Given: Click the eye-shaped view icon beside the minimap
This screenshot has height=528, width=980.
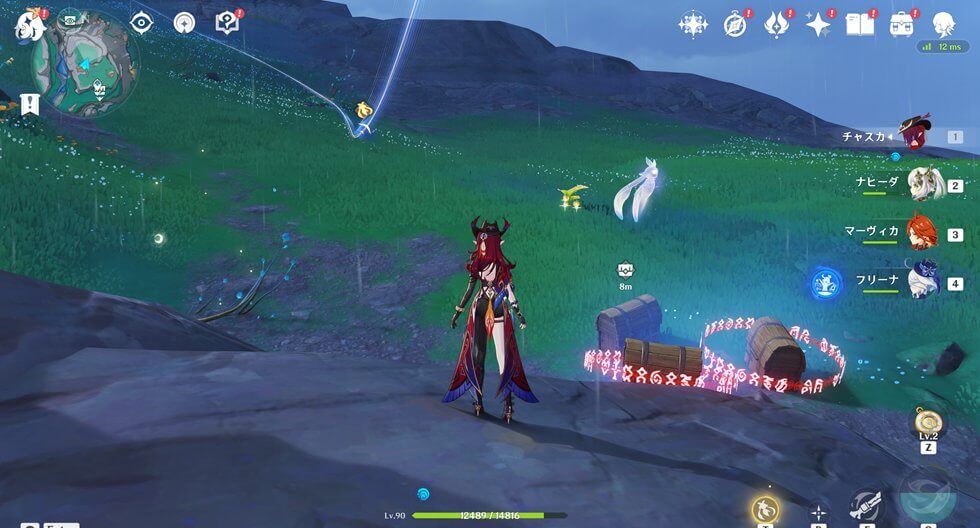Looking at the screenshot, I should [x=142, y=23].
